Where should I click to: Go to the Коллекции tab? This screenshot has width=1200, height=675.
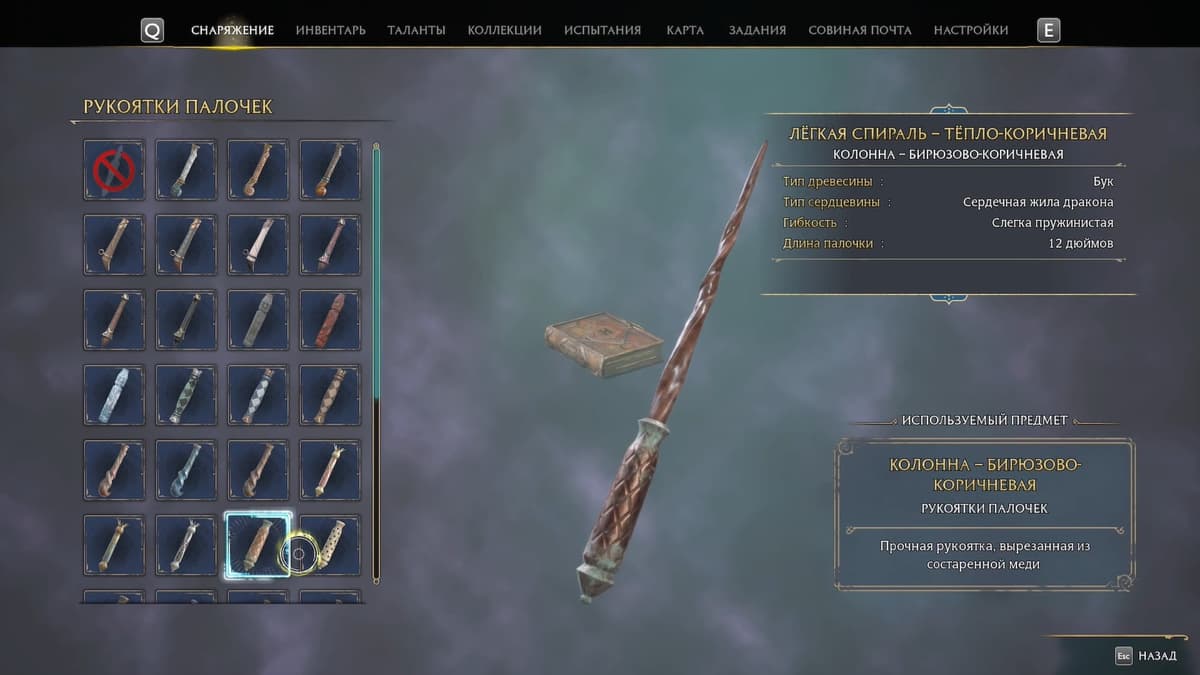504,30
